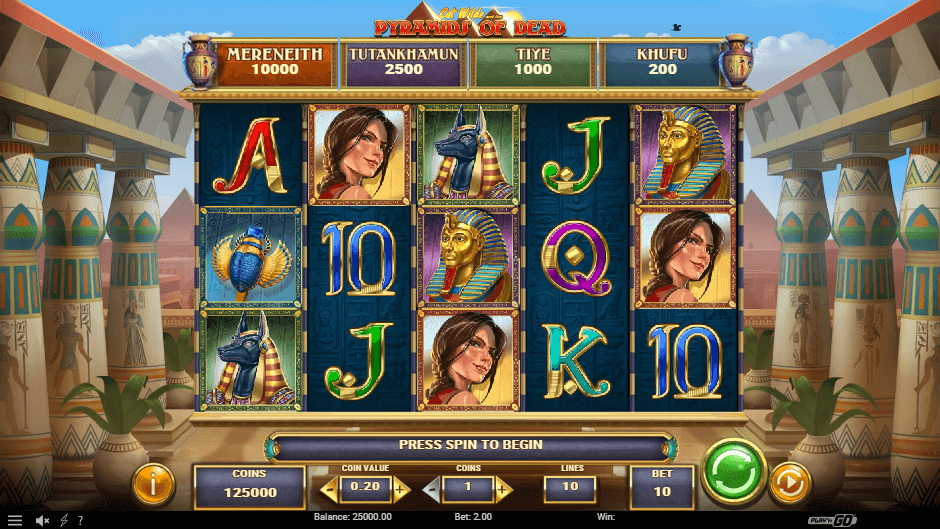Open the paytable info button
Screen dimensions: 940x529
tap(153, 485)
